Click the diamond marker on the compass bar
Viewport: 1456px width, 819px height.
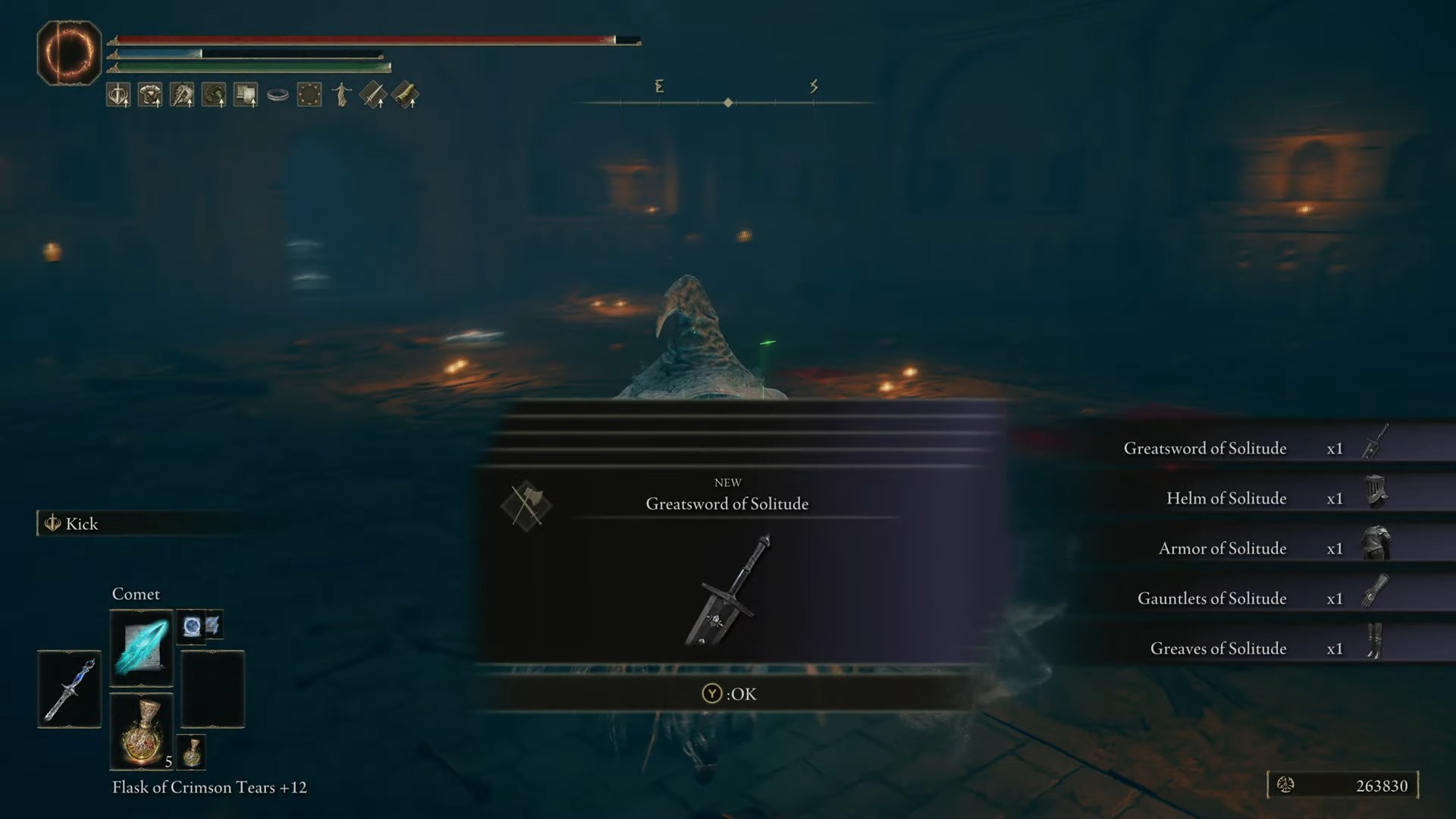(x=729, y=103)
